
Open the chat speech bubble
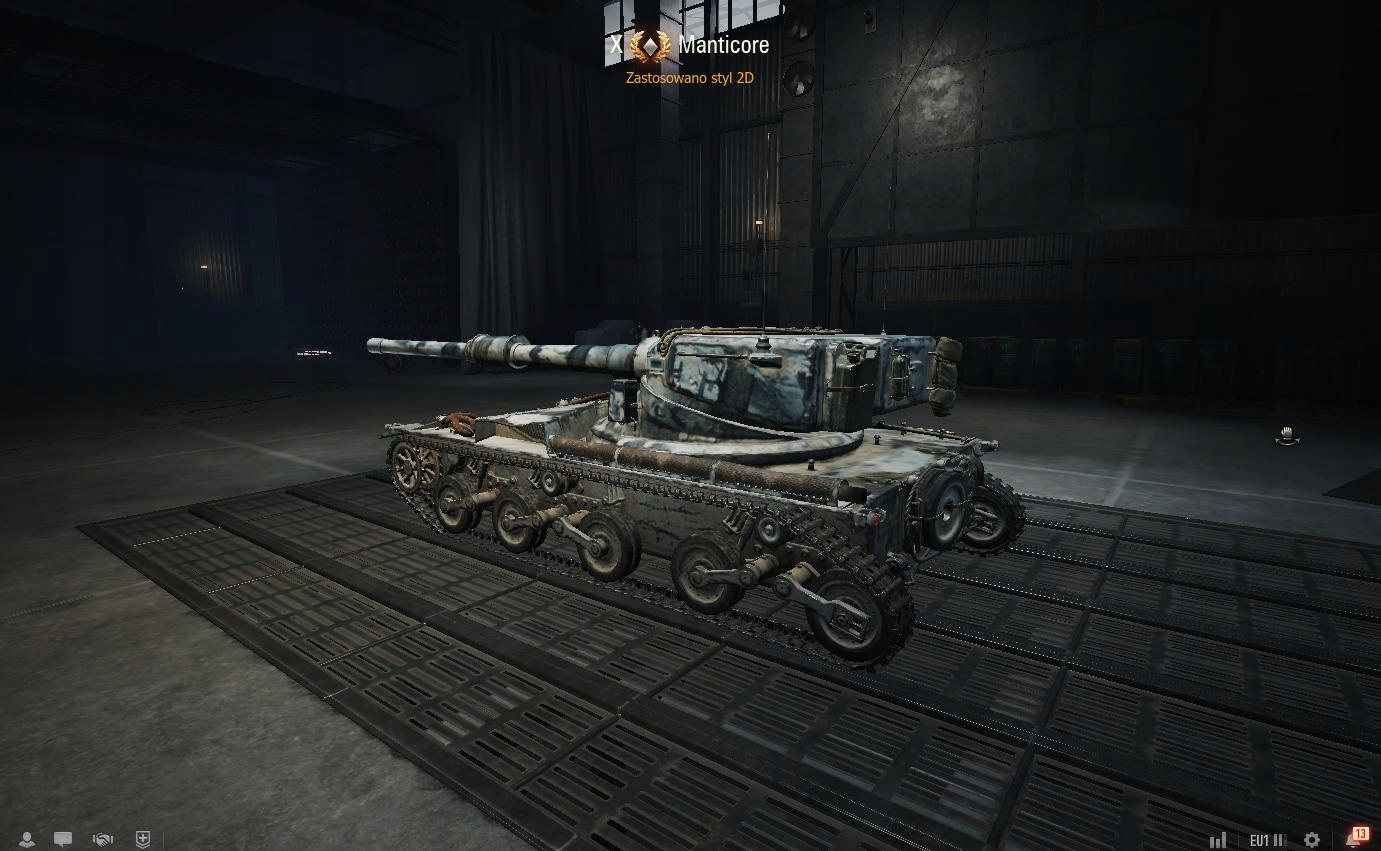click(63, 840)
